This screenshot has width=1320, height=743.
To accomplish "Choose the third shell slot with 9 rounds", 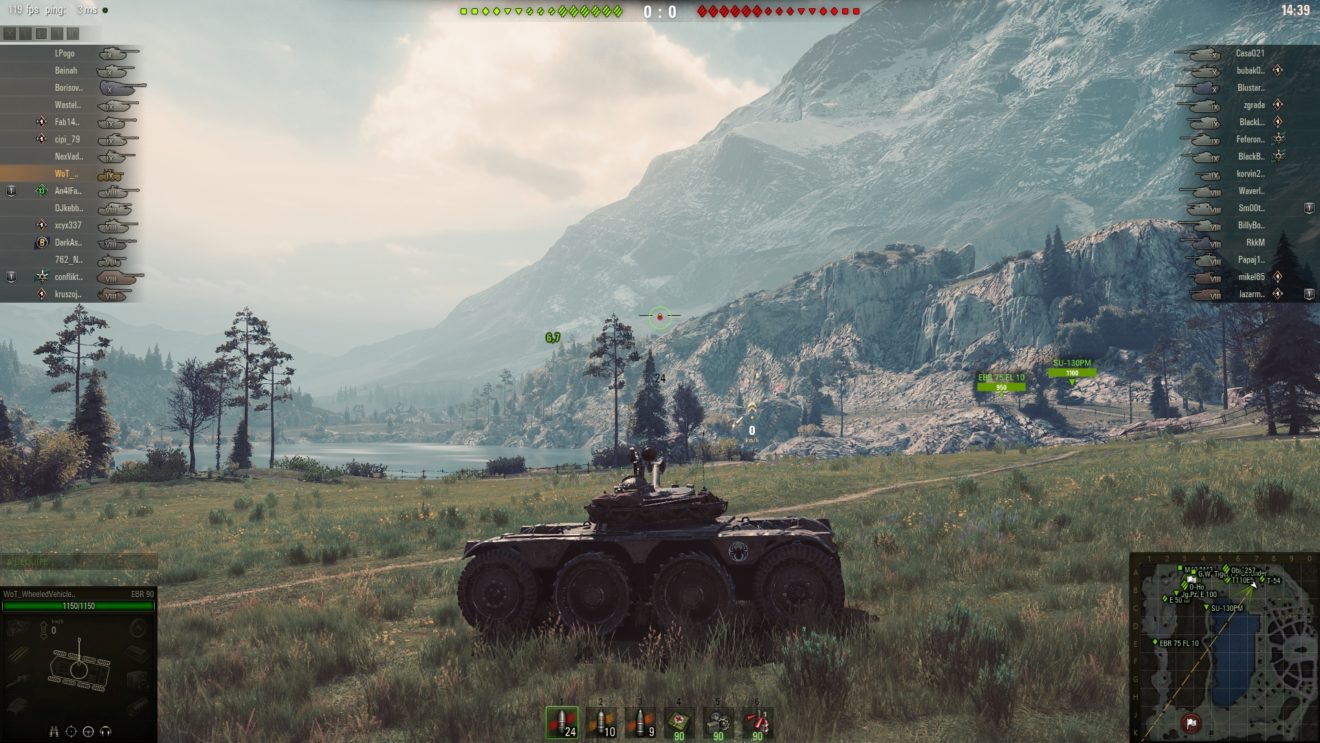I will click(640, 722).
